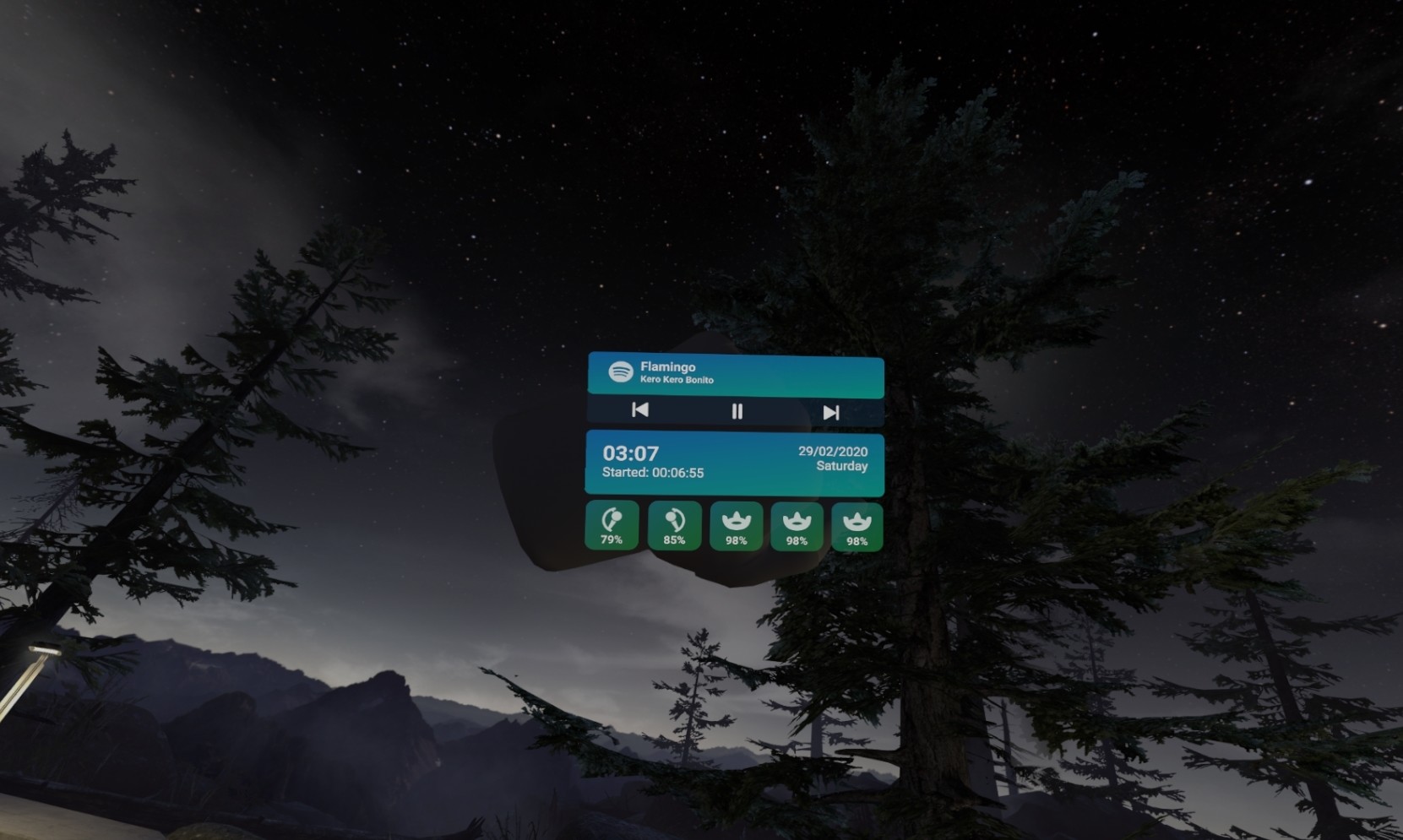Click the 79% battery percentage label
The image size is (1403, 840).
[x=612, y=540]
